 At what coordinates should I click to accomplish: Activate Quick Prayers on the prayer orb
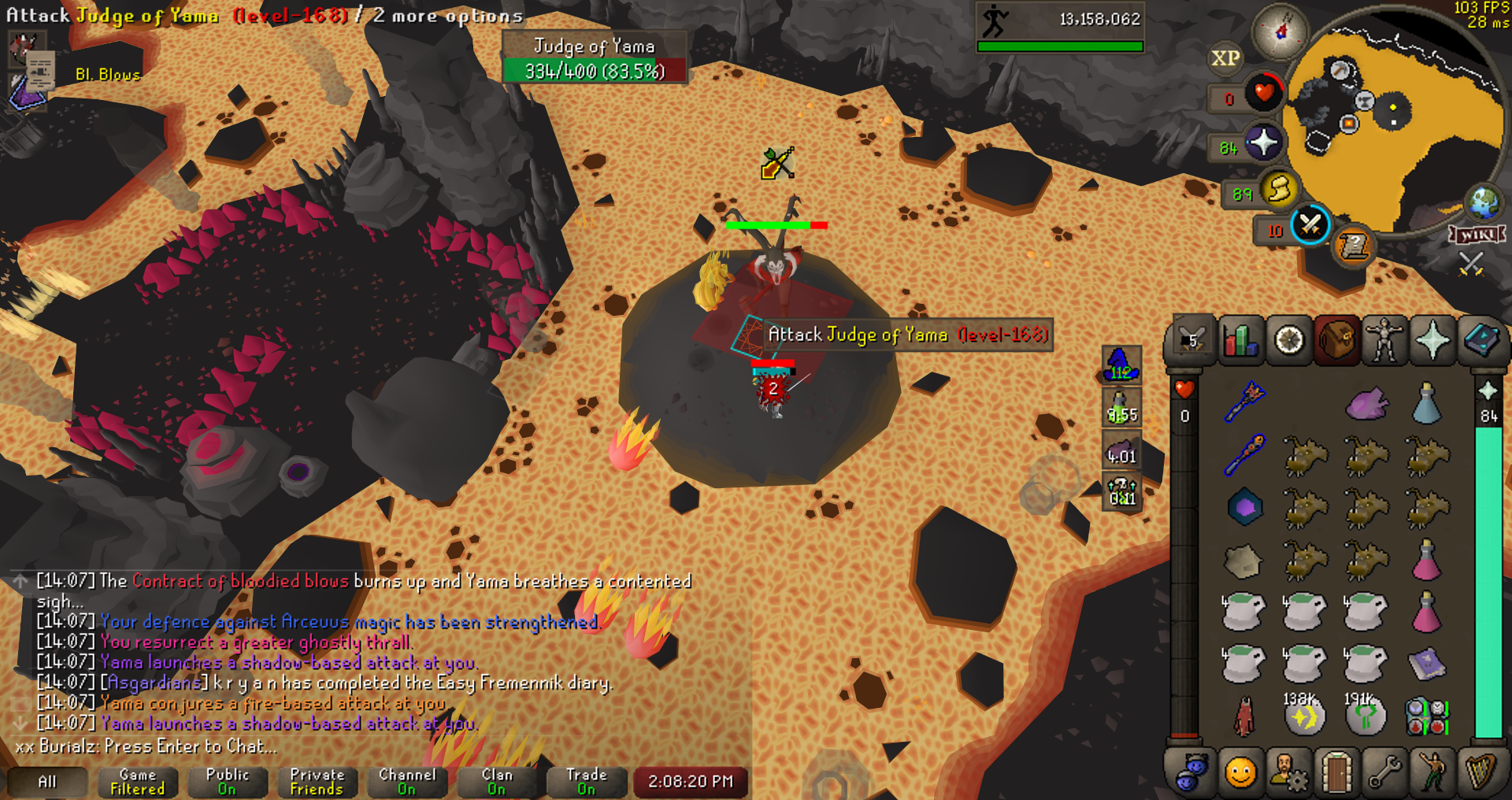pos(1263,143)
